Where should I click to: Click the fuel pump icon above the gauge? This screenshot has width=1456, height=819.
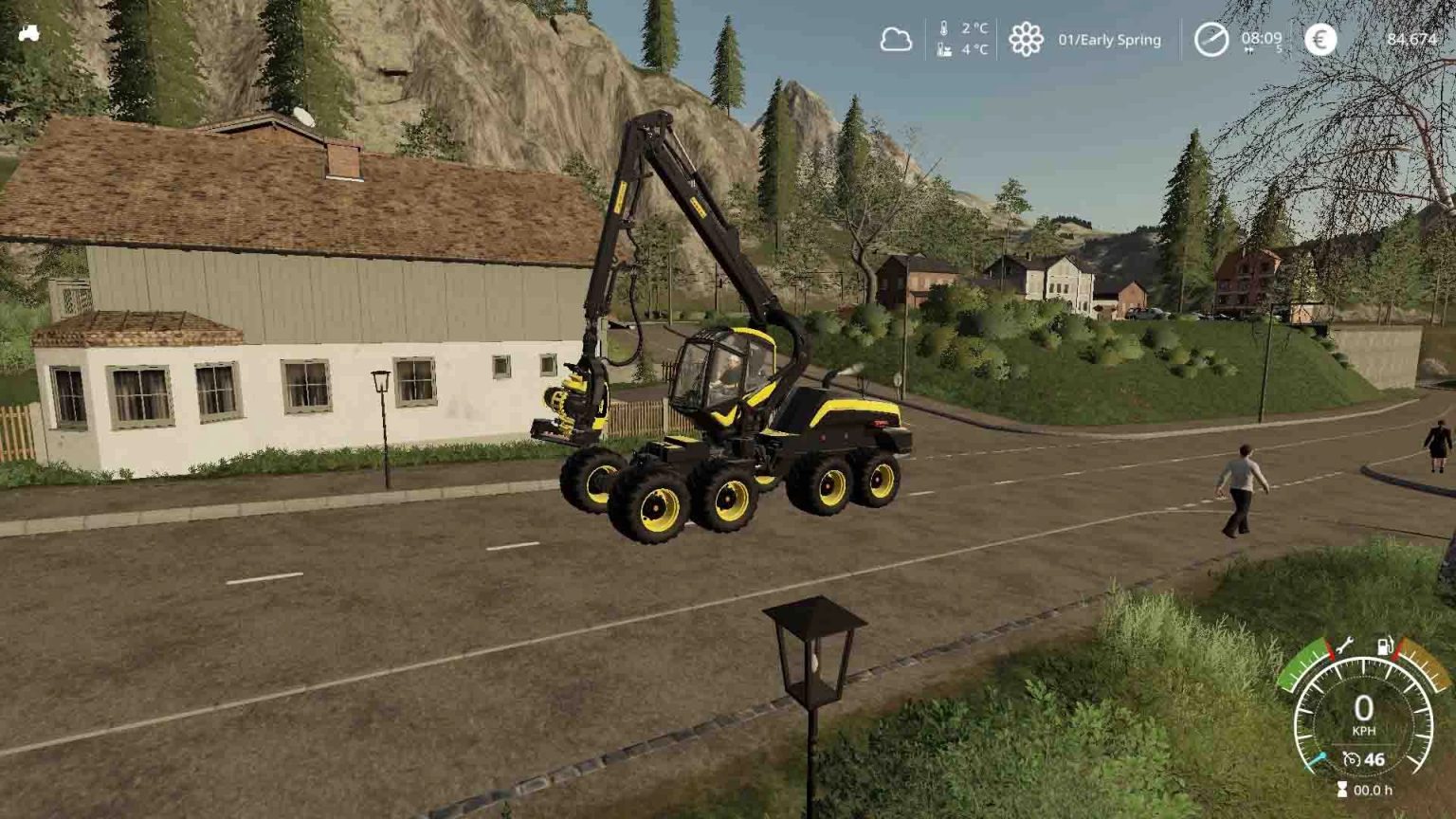(x=1386, y=646)
